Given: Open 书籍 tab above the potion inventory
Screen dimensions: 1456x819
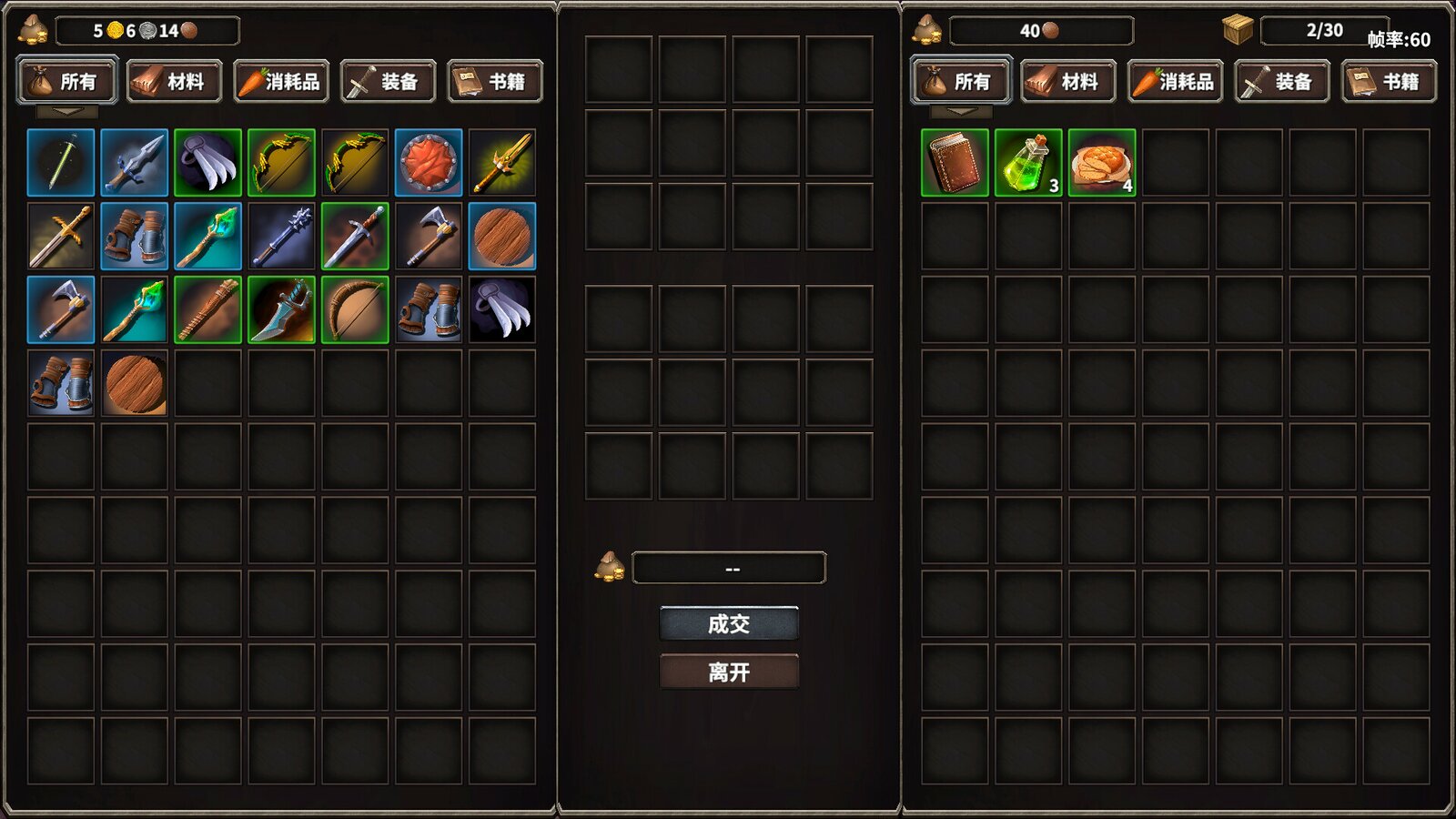Looking at the screenshot, I should [x=1389, y=82].
